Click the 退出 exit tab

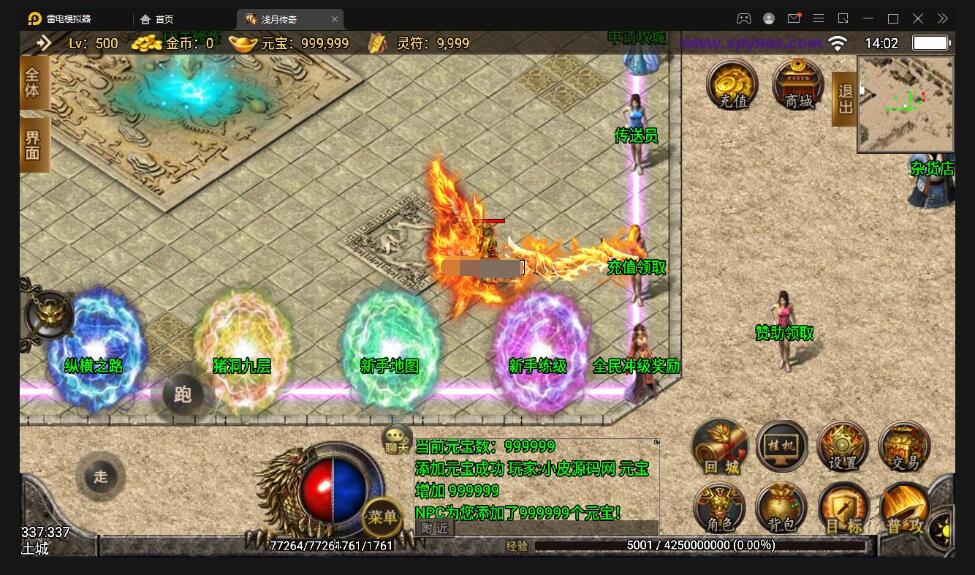tap(844, 98)
